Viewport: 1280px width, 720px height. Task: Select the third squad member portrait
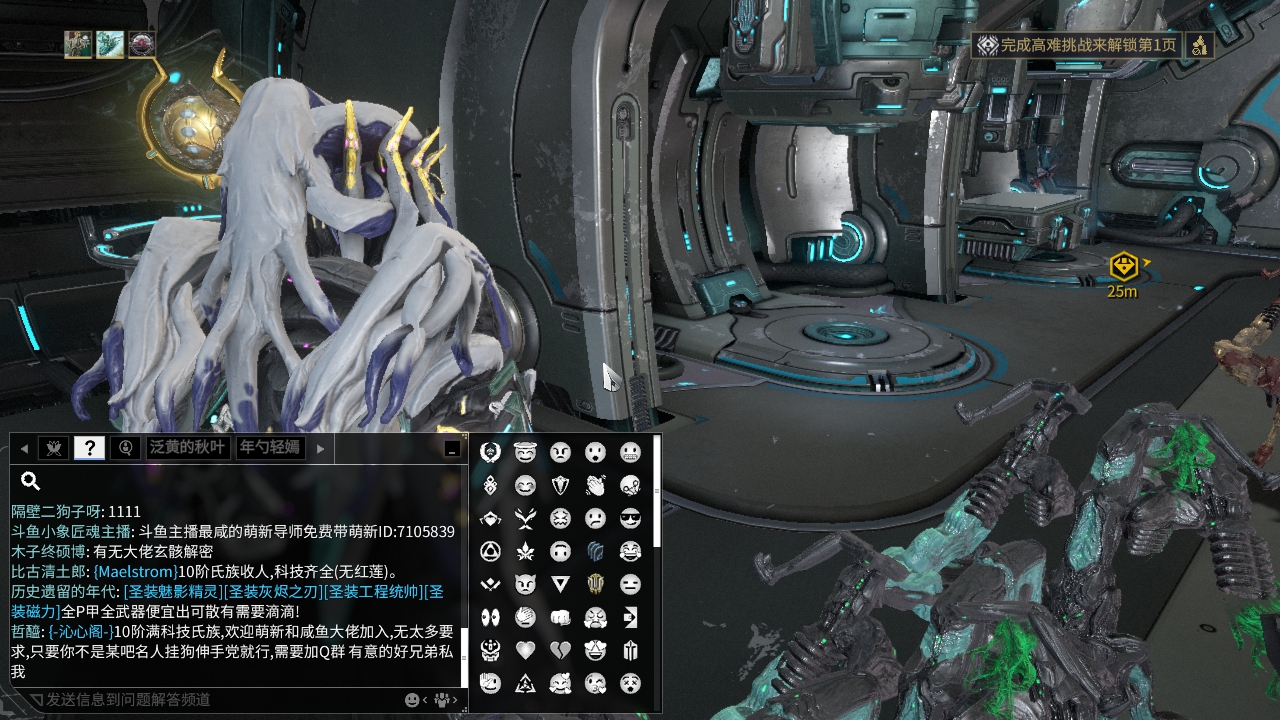click(x=142, y=44)
